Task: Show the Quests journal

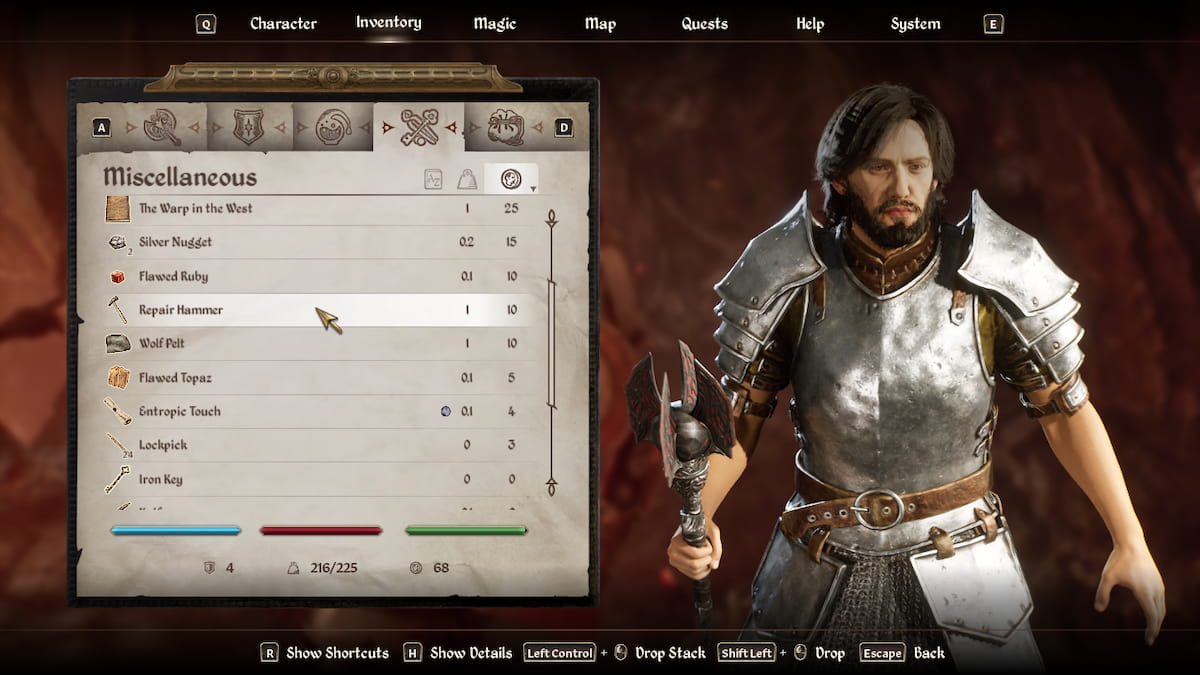Action: click(x=704, y=24)
